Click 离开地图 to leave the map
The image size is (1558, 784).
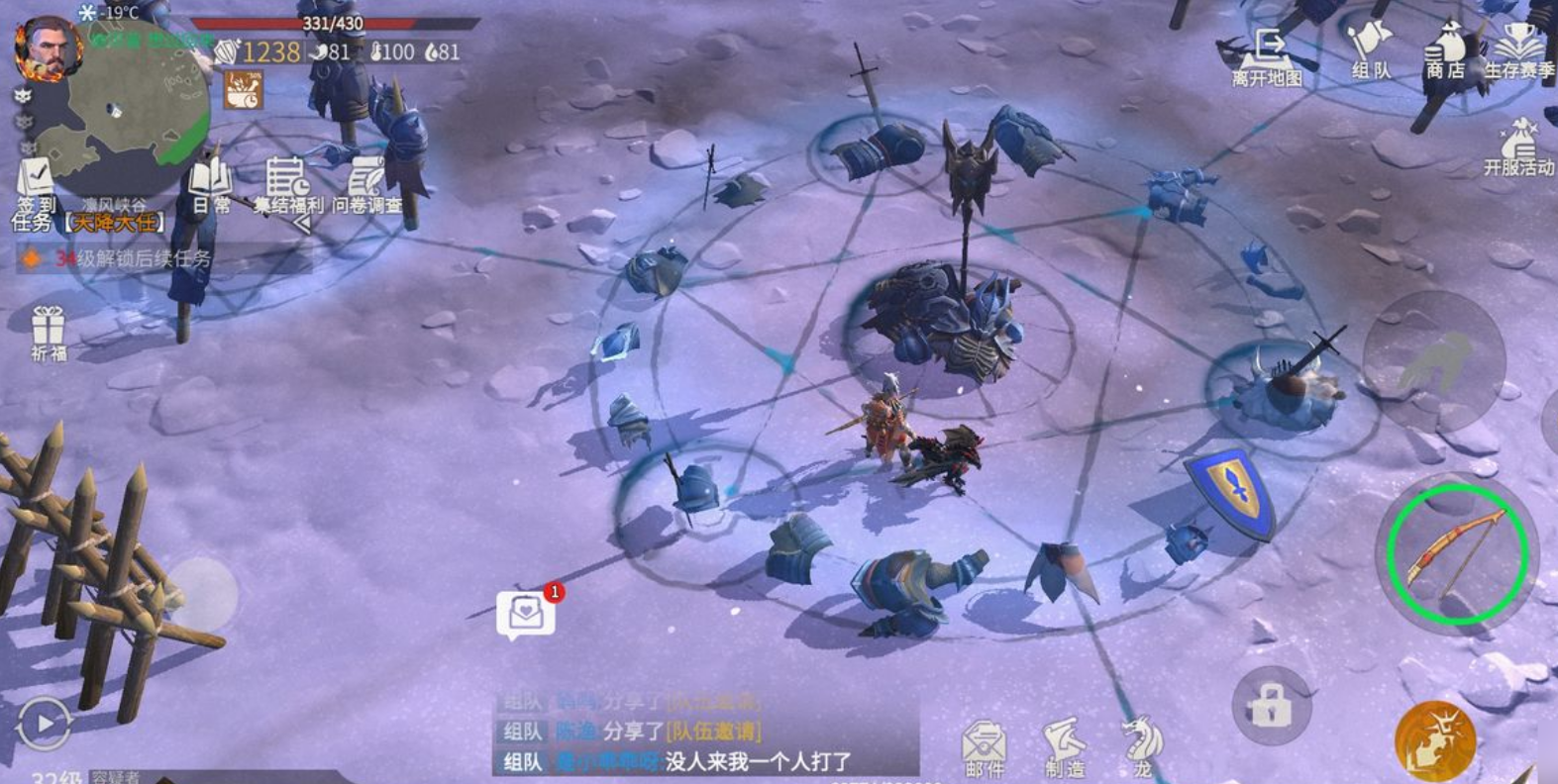(1267, 57)
